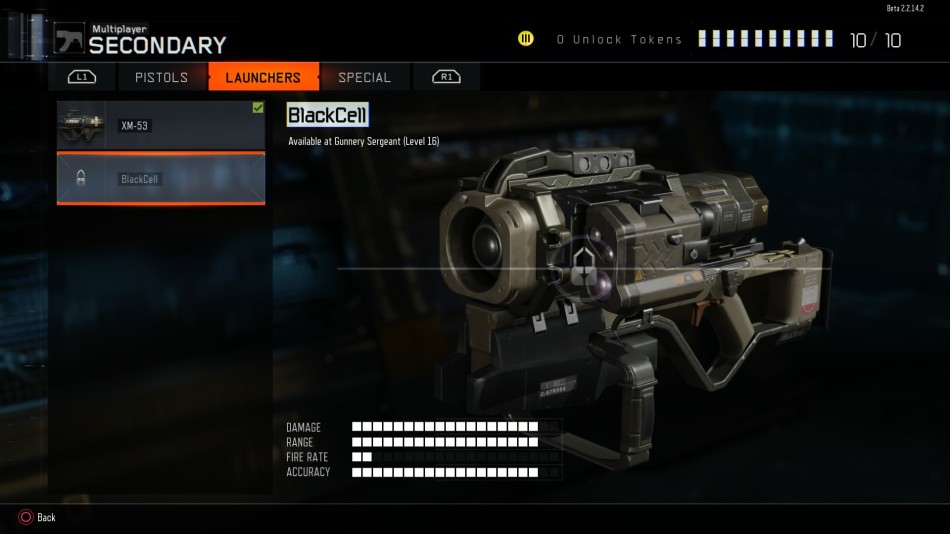Switch to the Pistols tab
Viewport: 950px width, 534px height.
pyautogui.click(x=161, y=77)
